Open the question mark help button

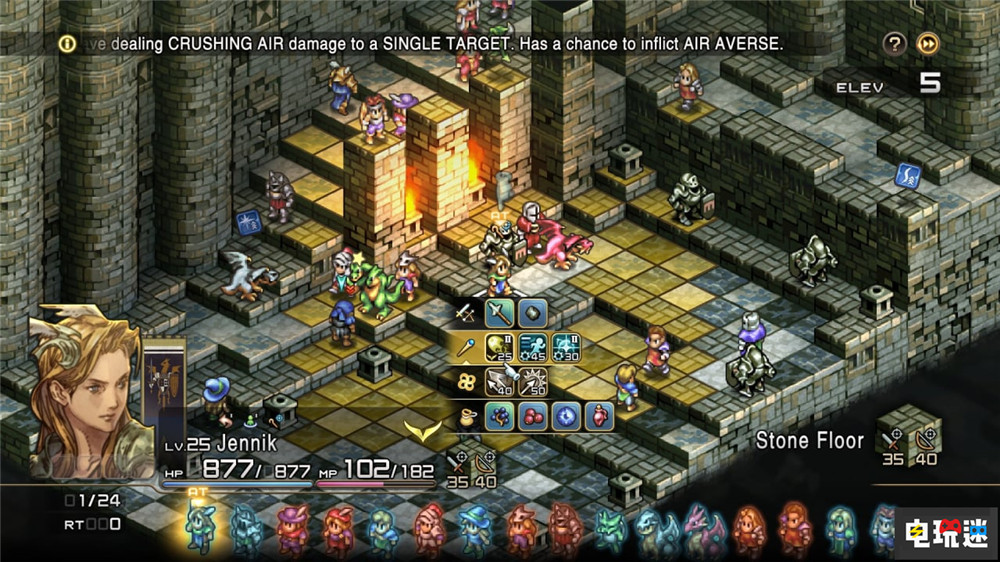(895, 44)
